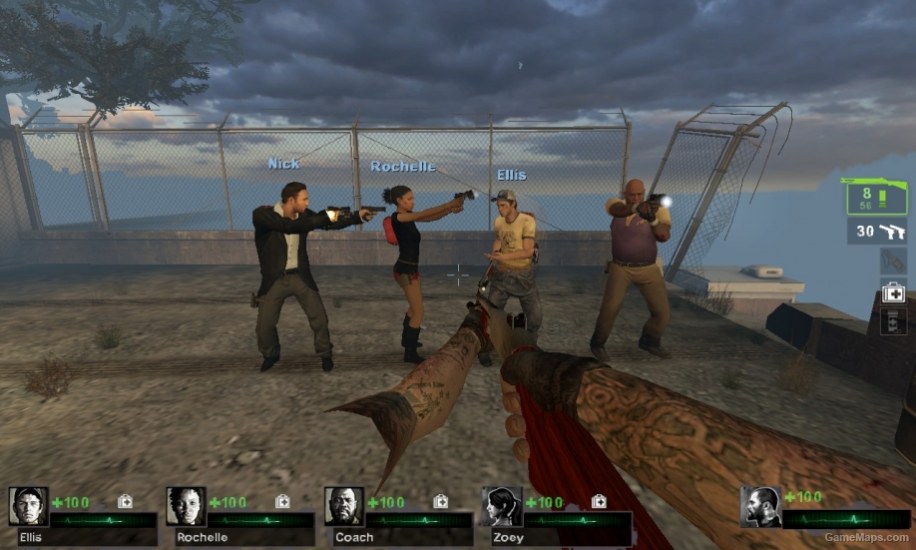Click your own bearded survivor portrait
Image resolution: width=916 pixels, height=550 pixels.
[x=761, y=507]
